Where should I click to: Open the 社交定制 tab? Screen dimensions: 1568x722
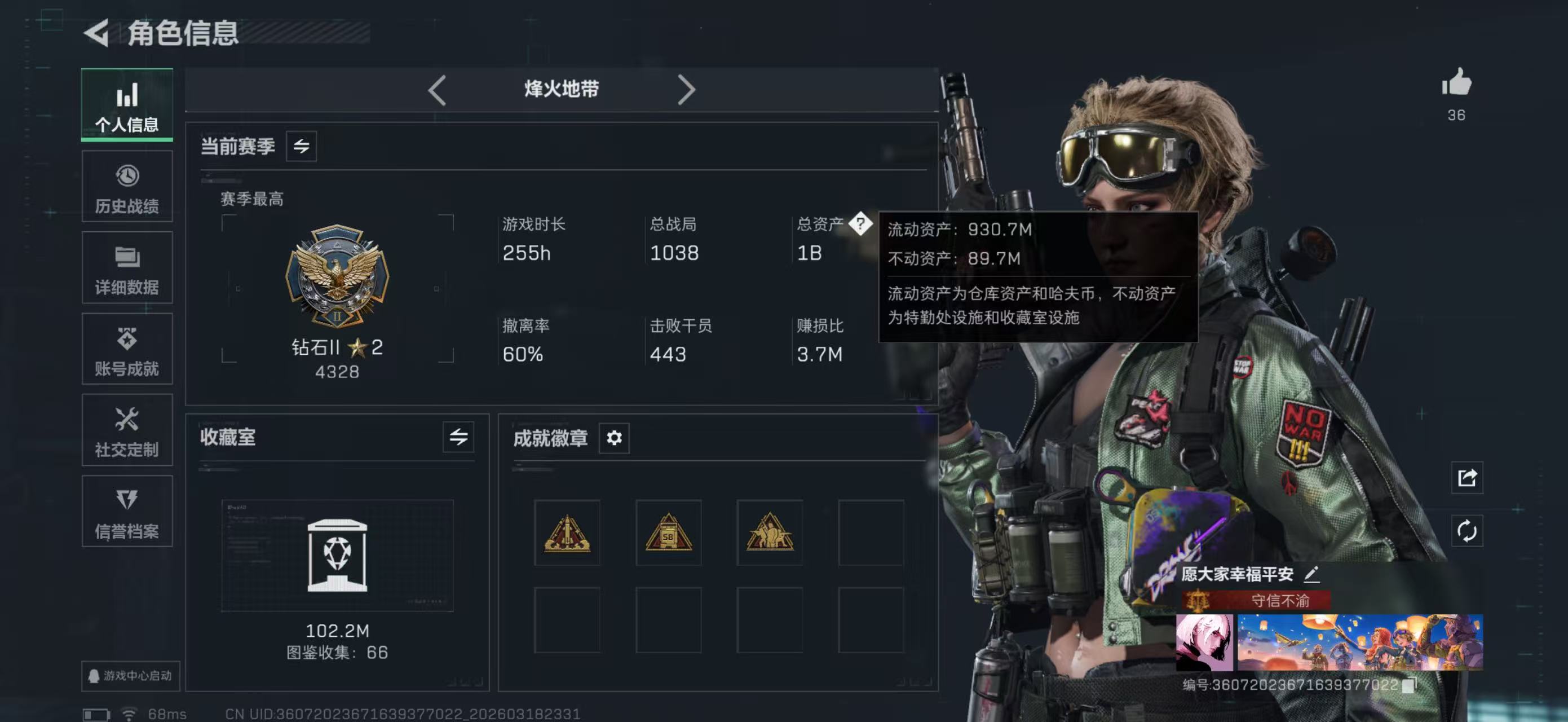[127, 430]
